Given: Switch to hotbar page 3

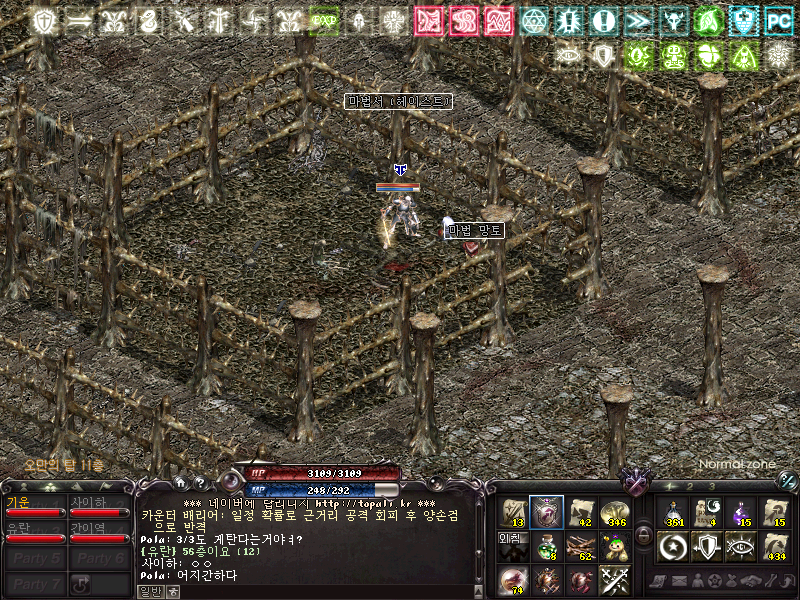Looking at the screenshot, I should click(711, 486).
